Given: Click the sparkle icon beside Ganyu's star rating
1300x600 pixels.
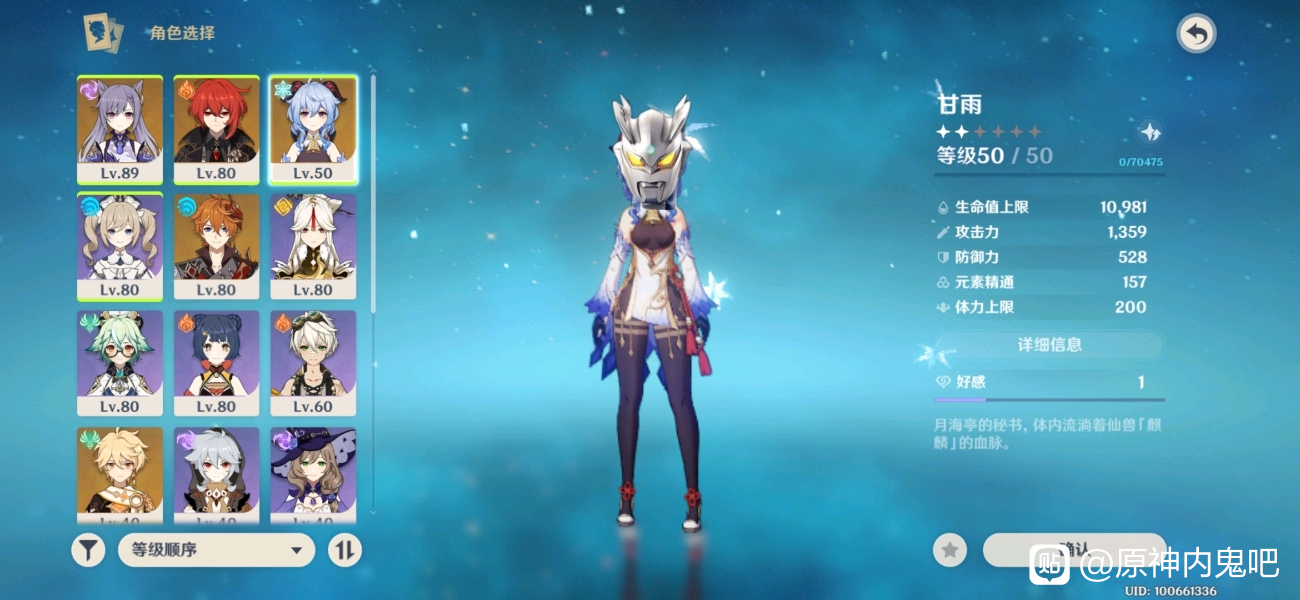Looking at the screenshot, I should pyautogui.click(x=1150, y=132).
